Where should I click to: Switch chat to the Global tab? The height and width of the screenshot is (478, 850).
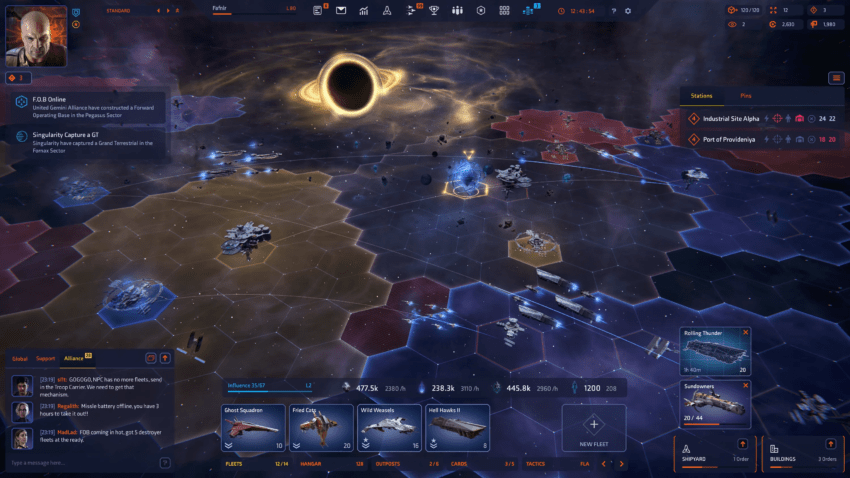[x=20, y=357]
